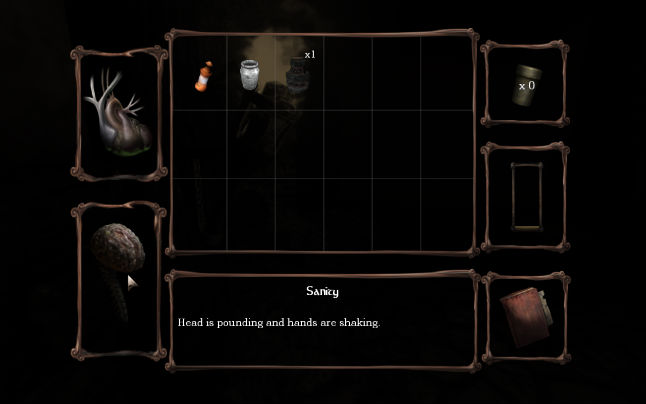Select the orange potion bottle in inventory

pyautogui.click(x=204, y=76)
